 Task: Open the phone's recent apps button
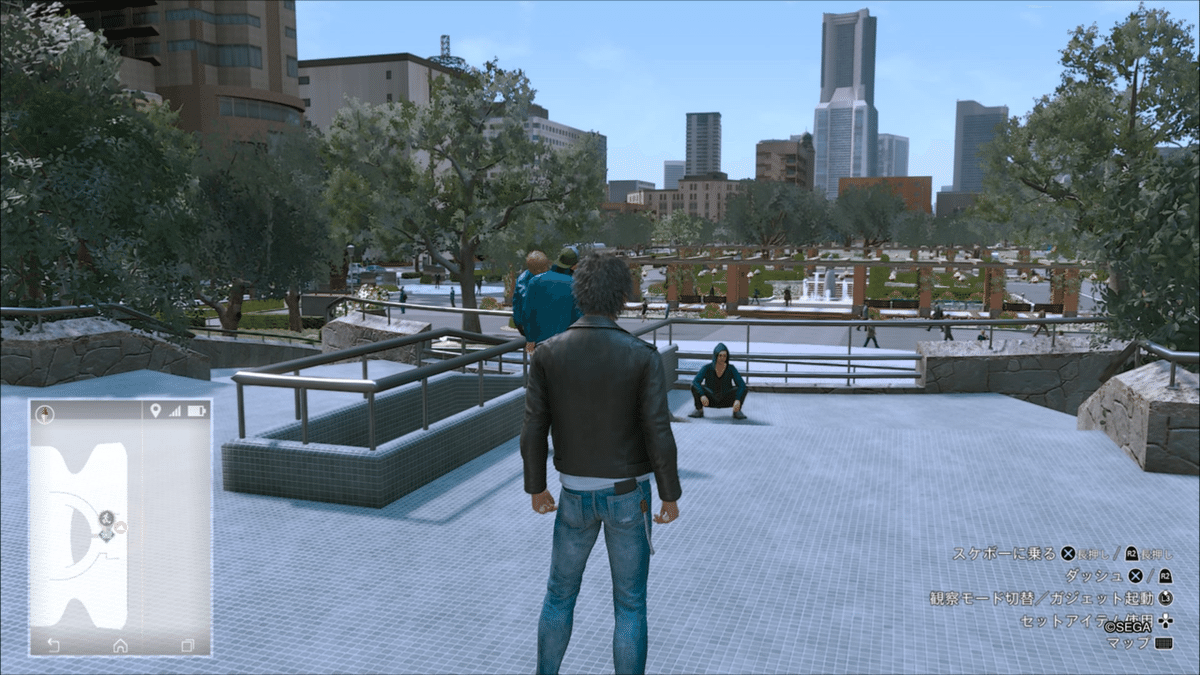186,645
